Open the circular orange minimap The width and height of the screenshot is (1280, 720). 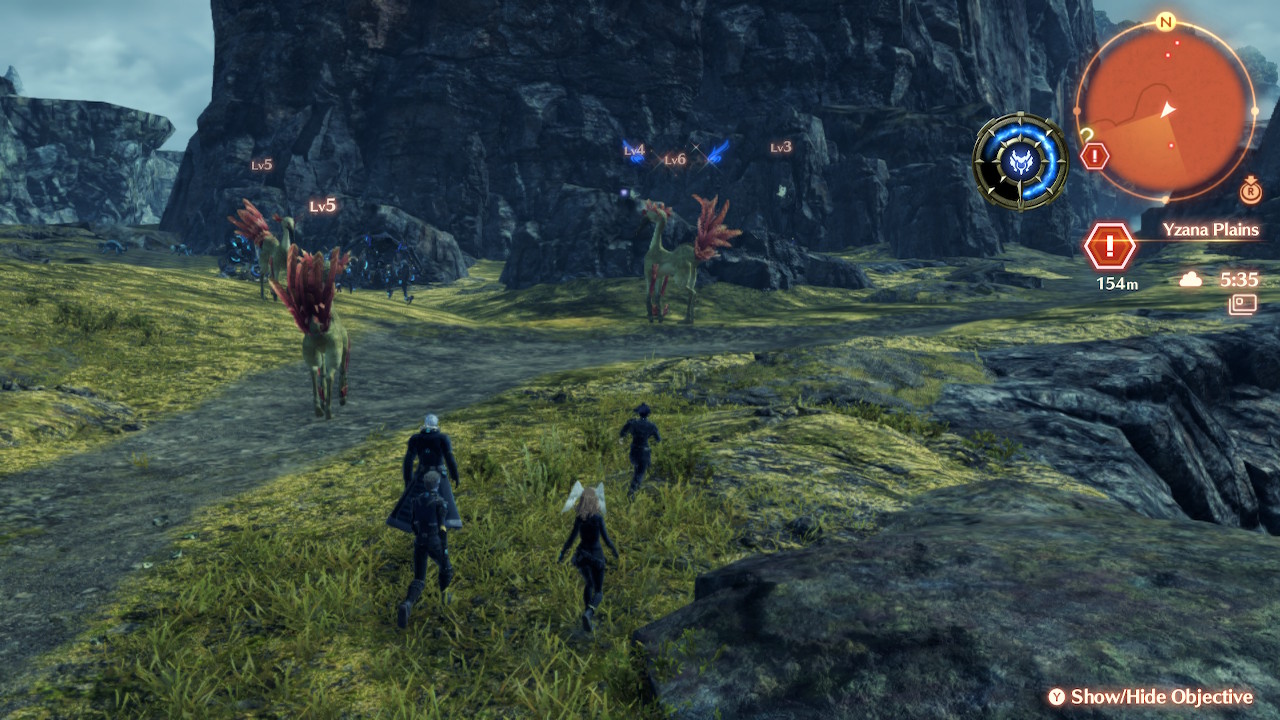pos(1166,109)
